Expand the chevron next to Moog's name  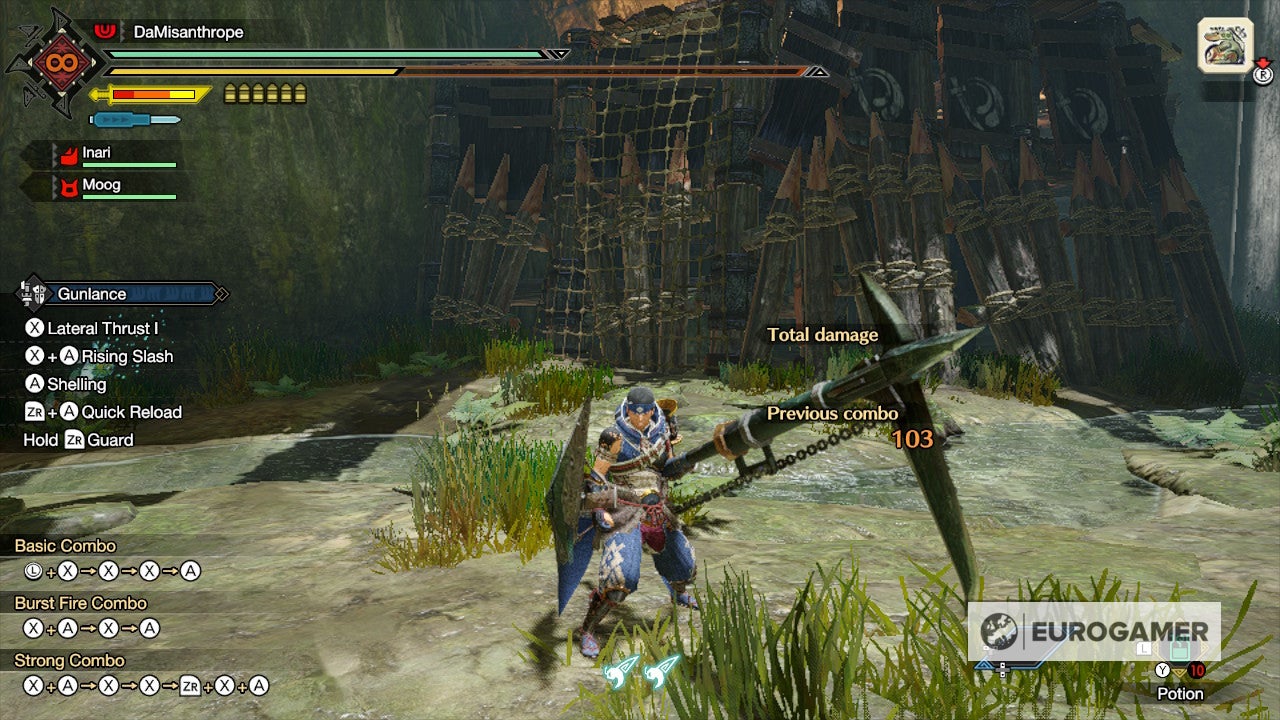pos(53,185)
